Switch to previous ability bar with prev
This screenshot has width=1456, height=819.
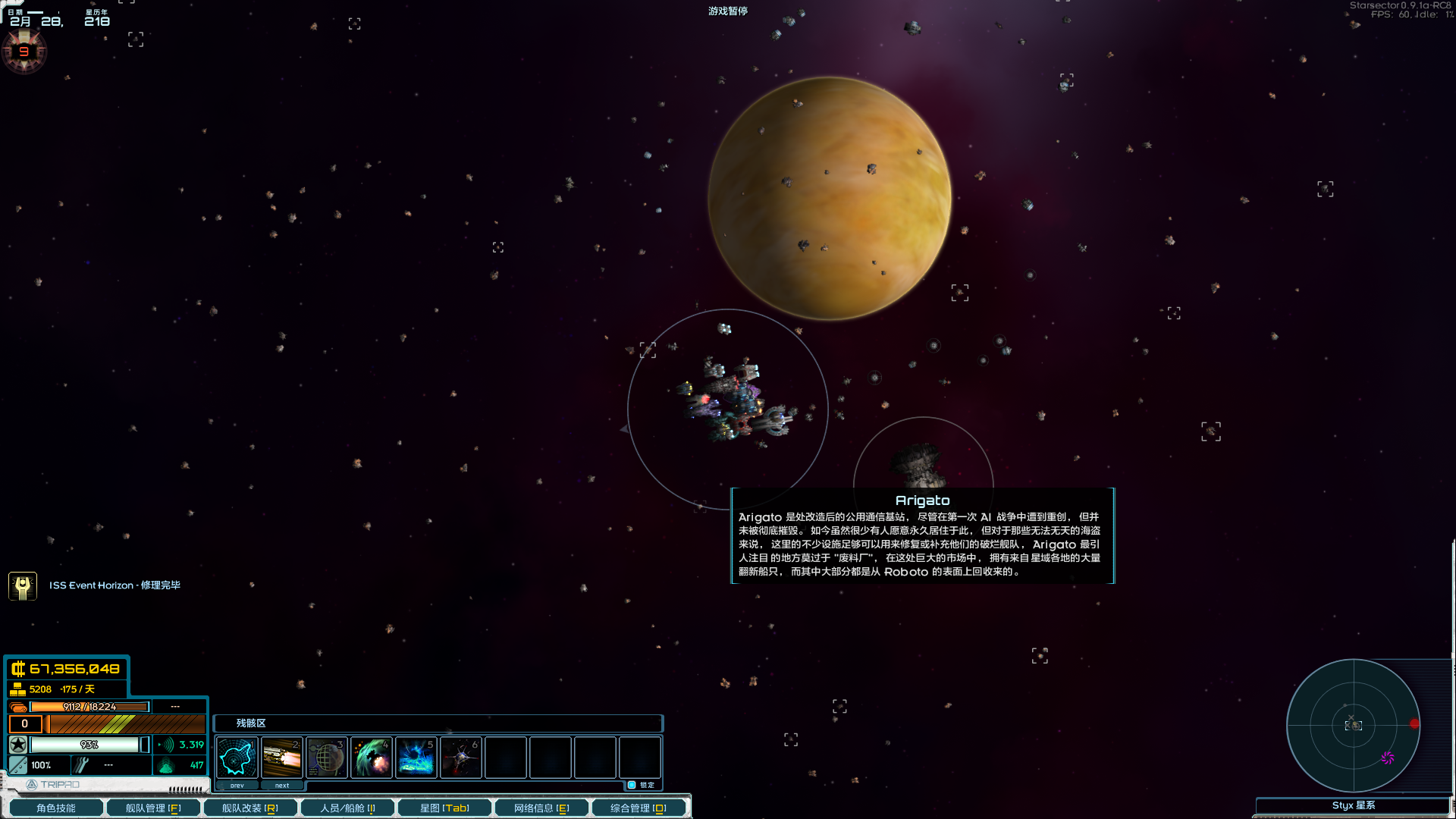[237, 786]
